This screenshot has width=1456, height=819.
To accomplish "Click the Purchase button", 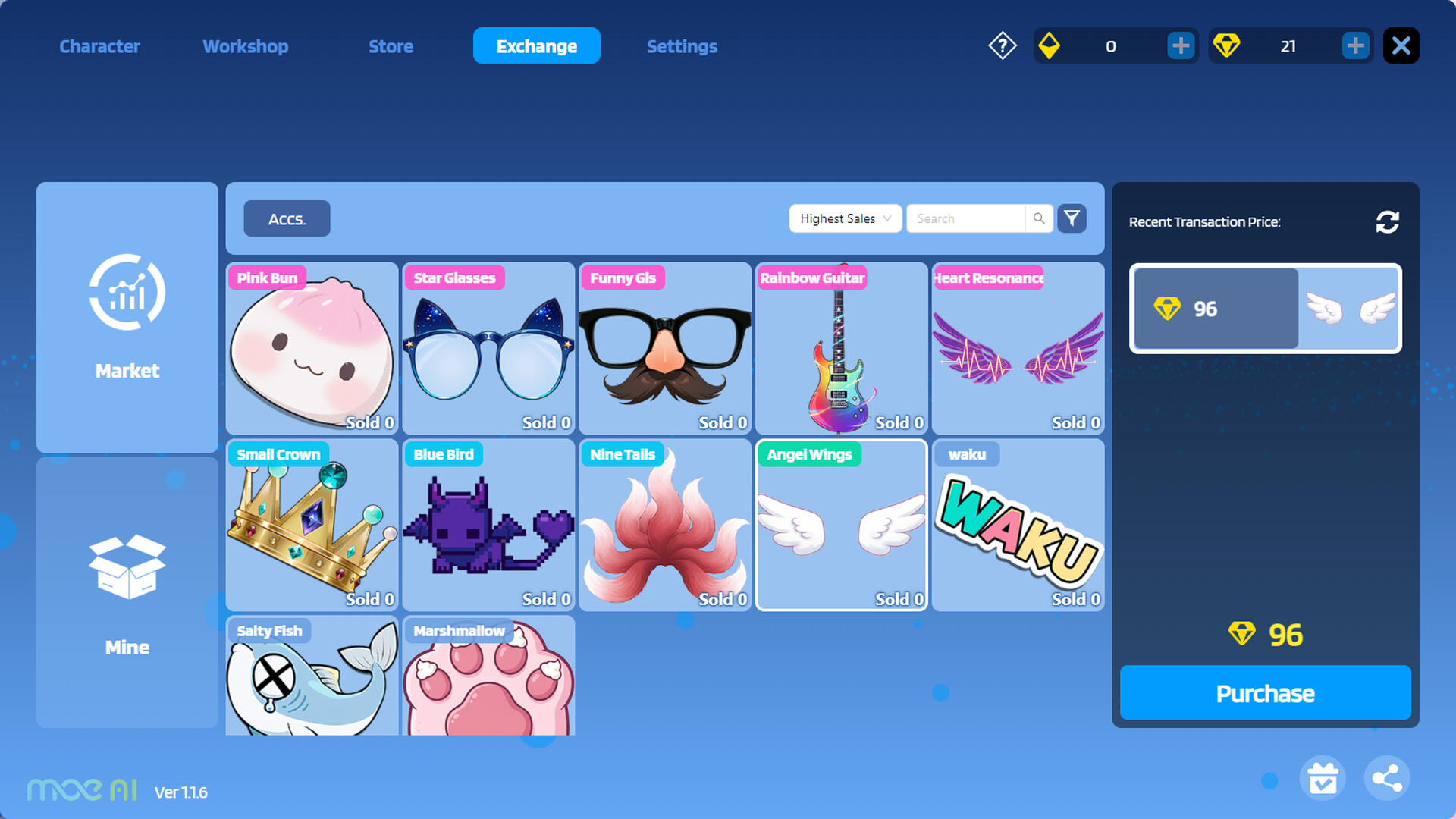I will pos(1265,692).
